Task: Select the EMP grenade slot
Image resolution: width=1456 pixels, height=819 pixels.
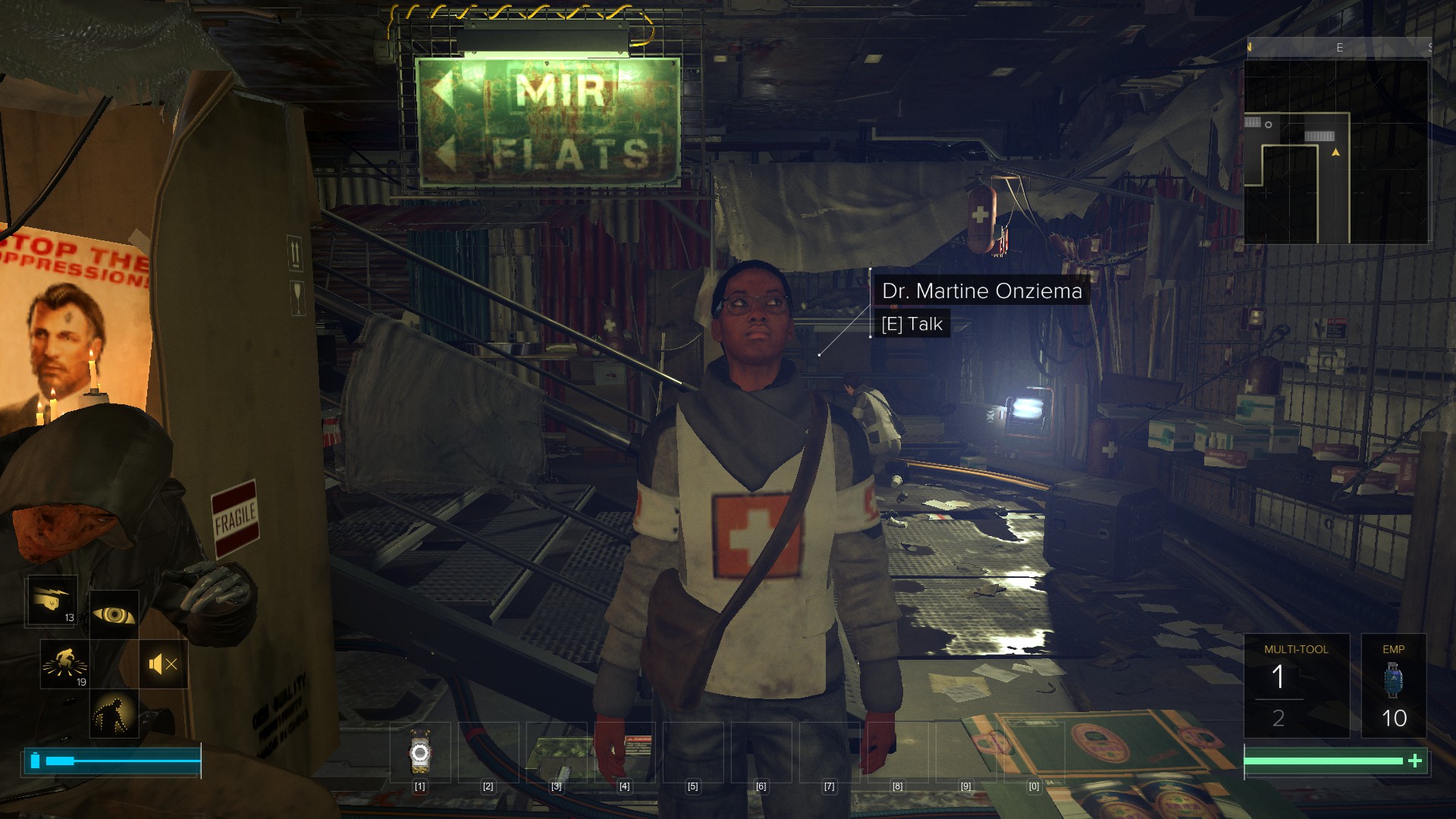Action: coord(1393,686)
